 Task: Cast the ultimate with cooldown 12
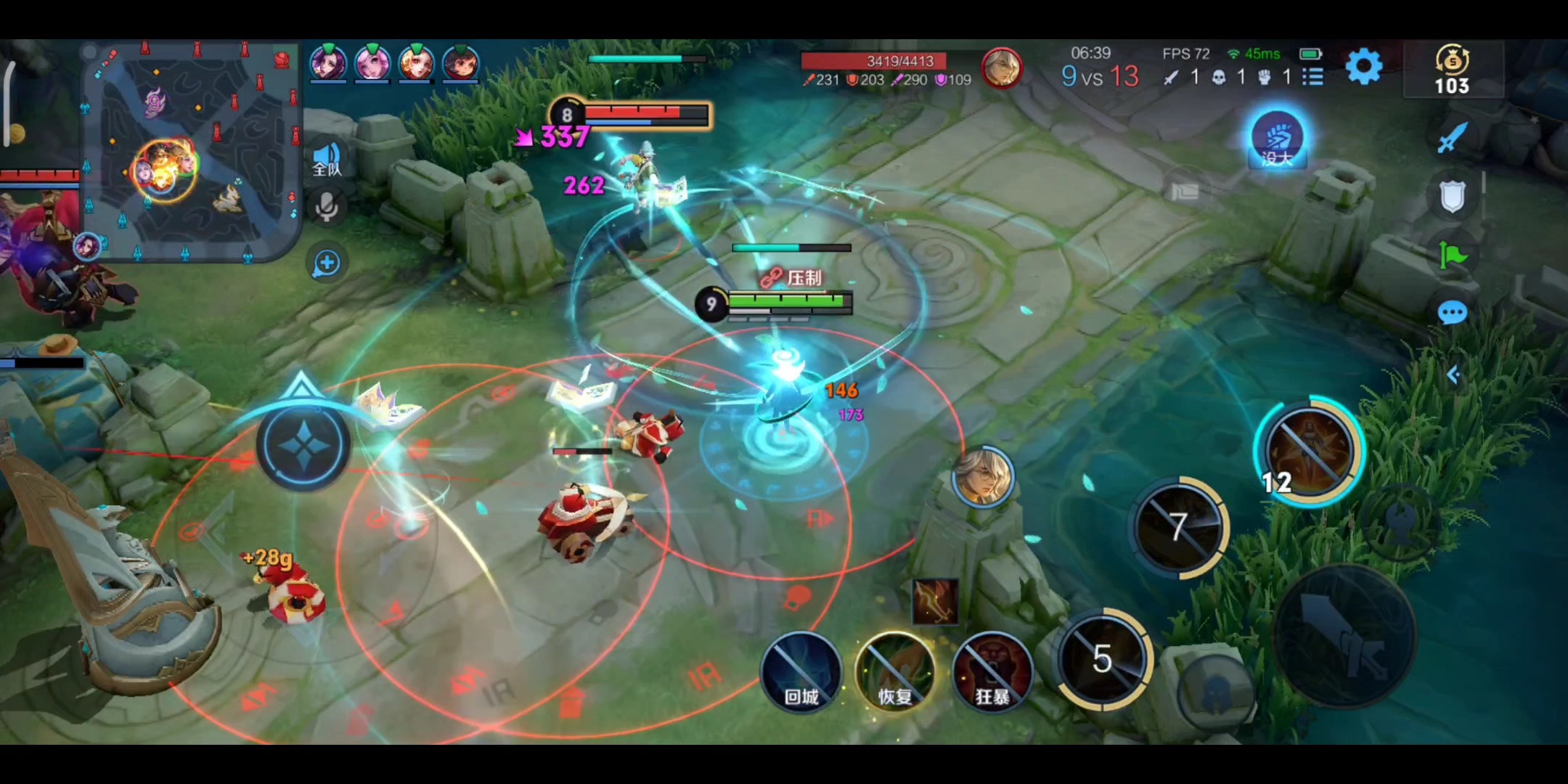pyautogui.click(x=1309, y=452)
